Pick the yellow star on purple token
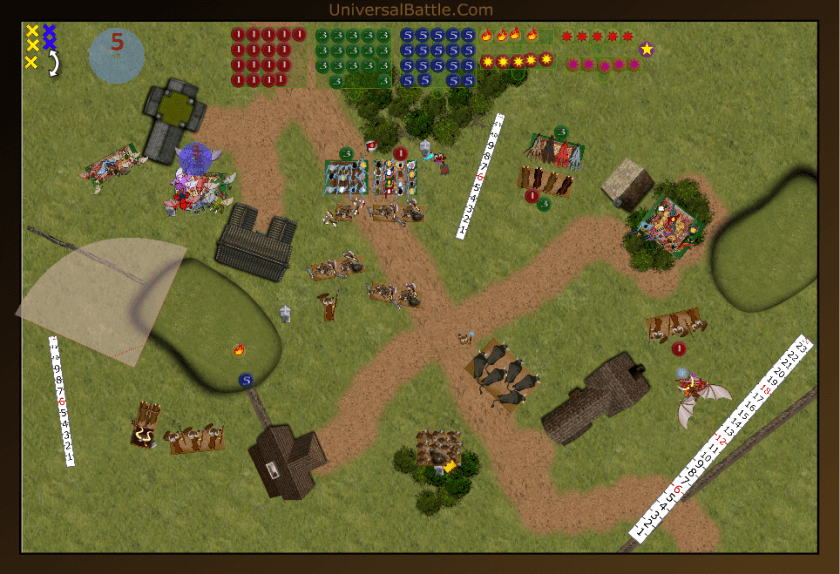Image resolution: width=840 pixels, height=574 pixels. [x=647, y=49]
